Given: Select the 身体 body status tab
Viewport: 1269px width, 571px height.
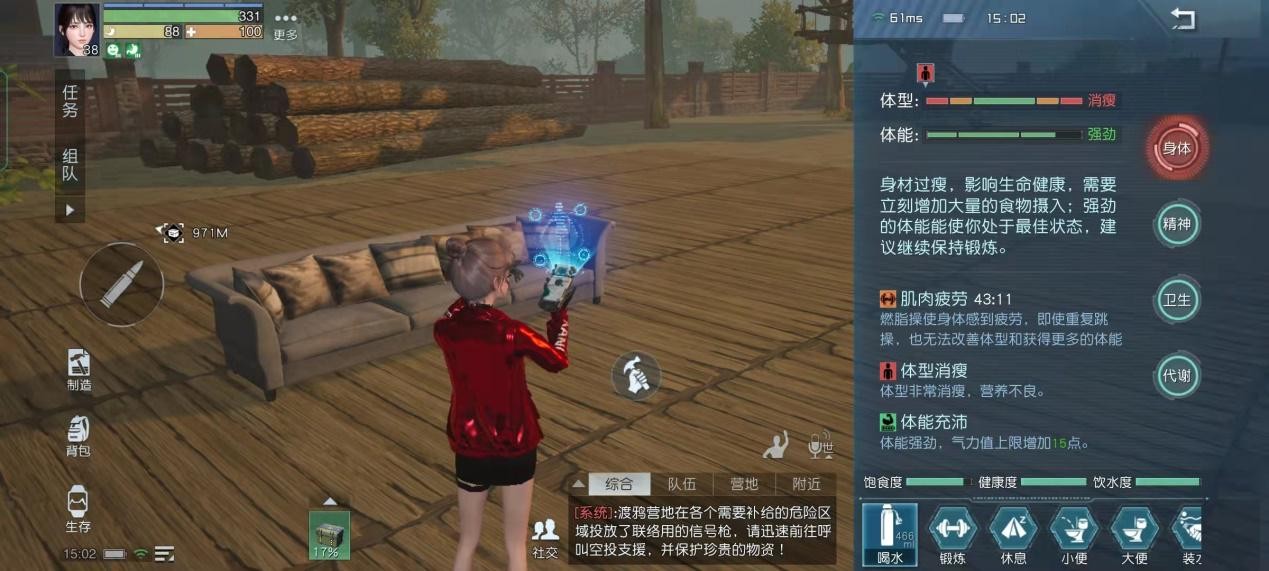Looking at the screenshot, I should pos(1177,149).
